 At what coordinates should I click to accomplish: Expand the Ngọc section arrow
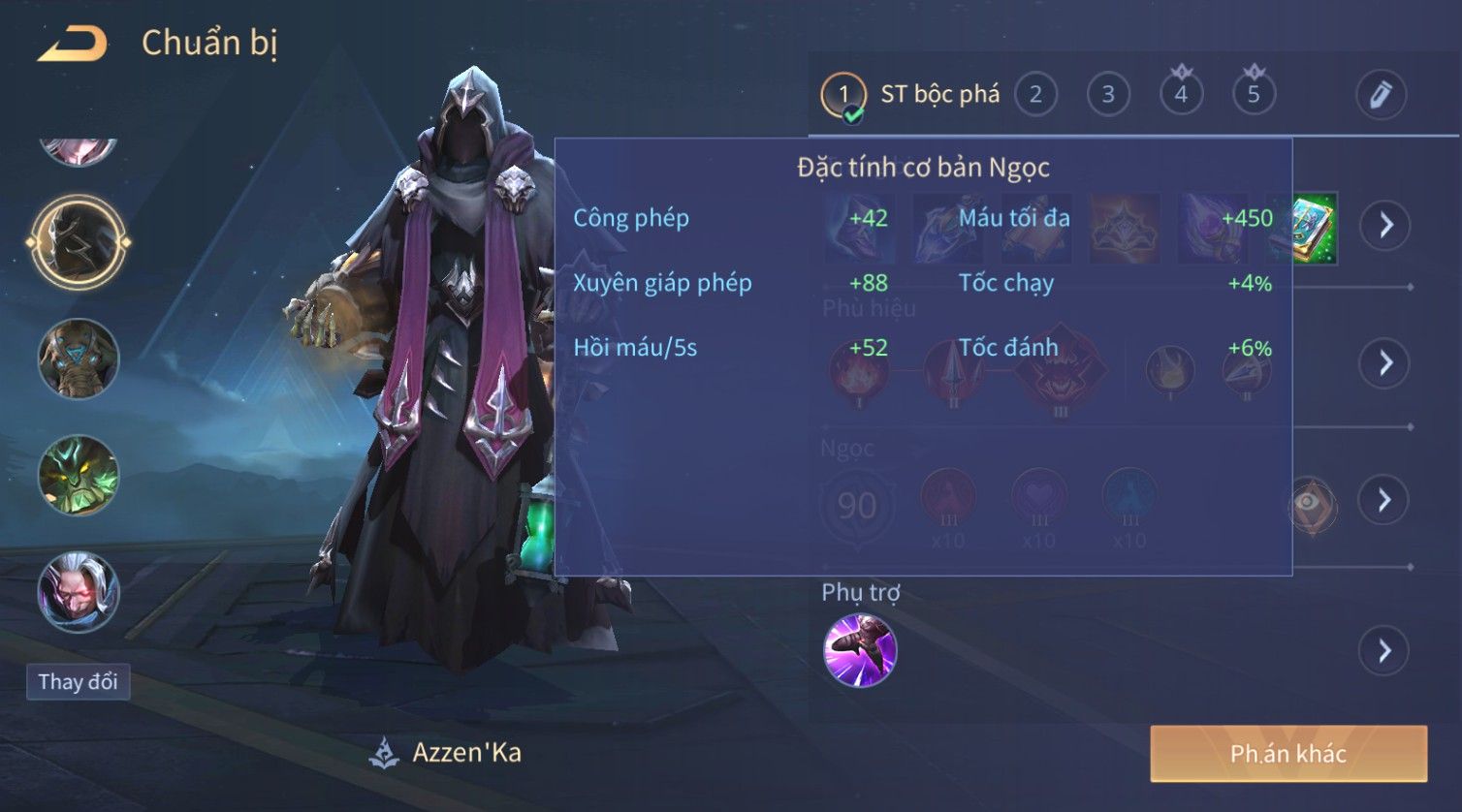point(1384,500)
